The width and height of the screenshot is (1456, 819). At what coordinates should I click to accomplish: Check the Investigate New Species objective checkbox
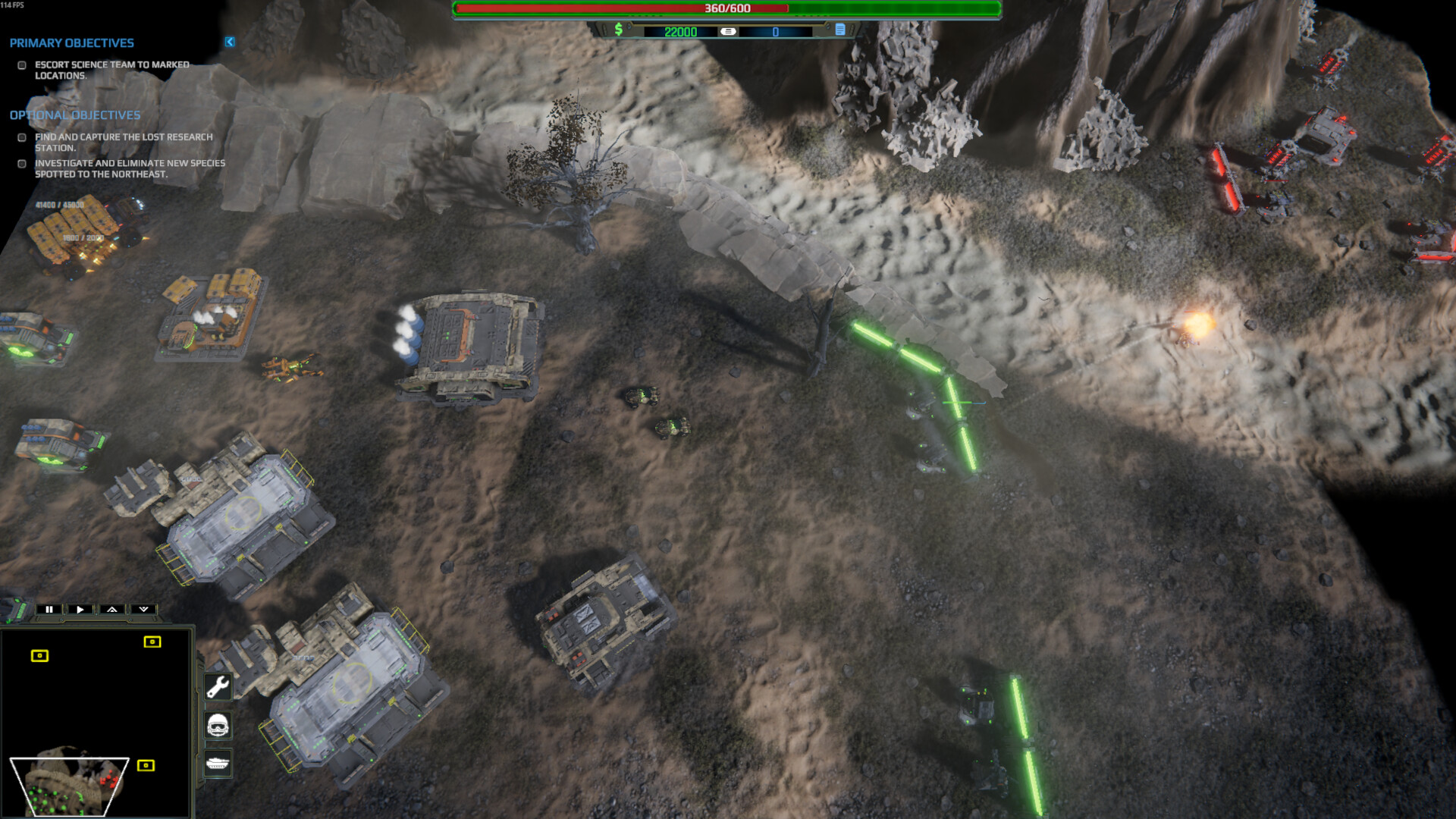coord(20,164)
